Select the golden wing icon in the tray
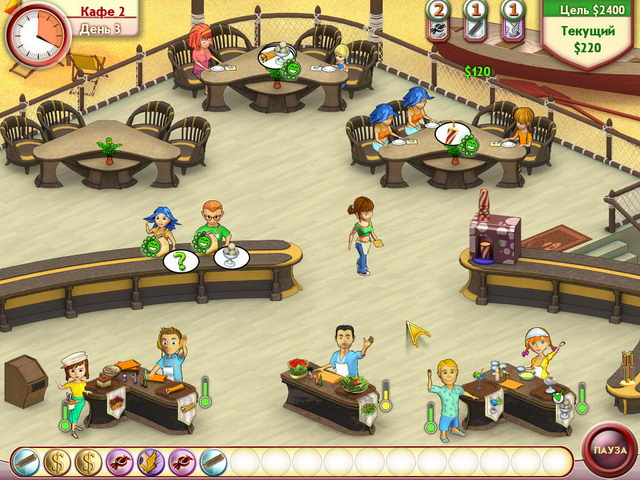The height and width of the screenshot is (480, 640). [x=150, y=461]
